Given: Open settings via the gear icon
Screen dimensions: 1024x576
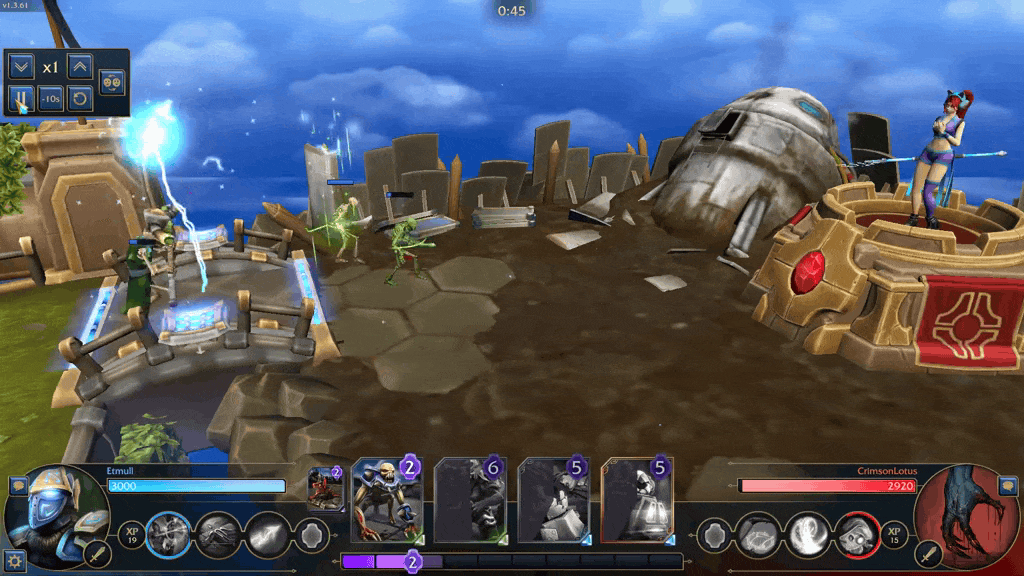Looking at the screenshot, I should [14, 561].
